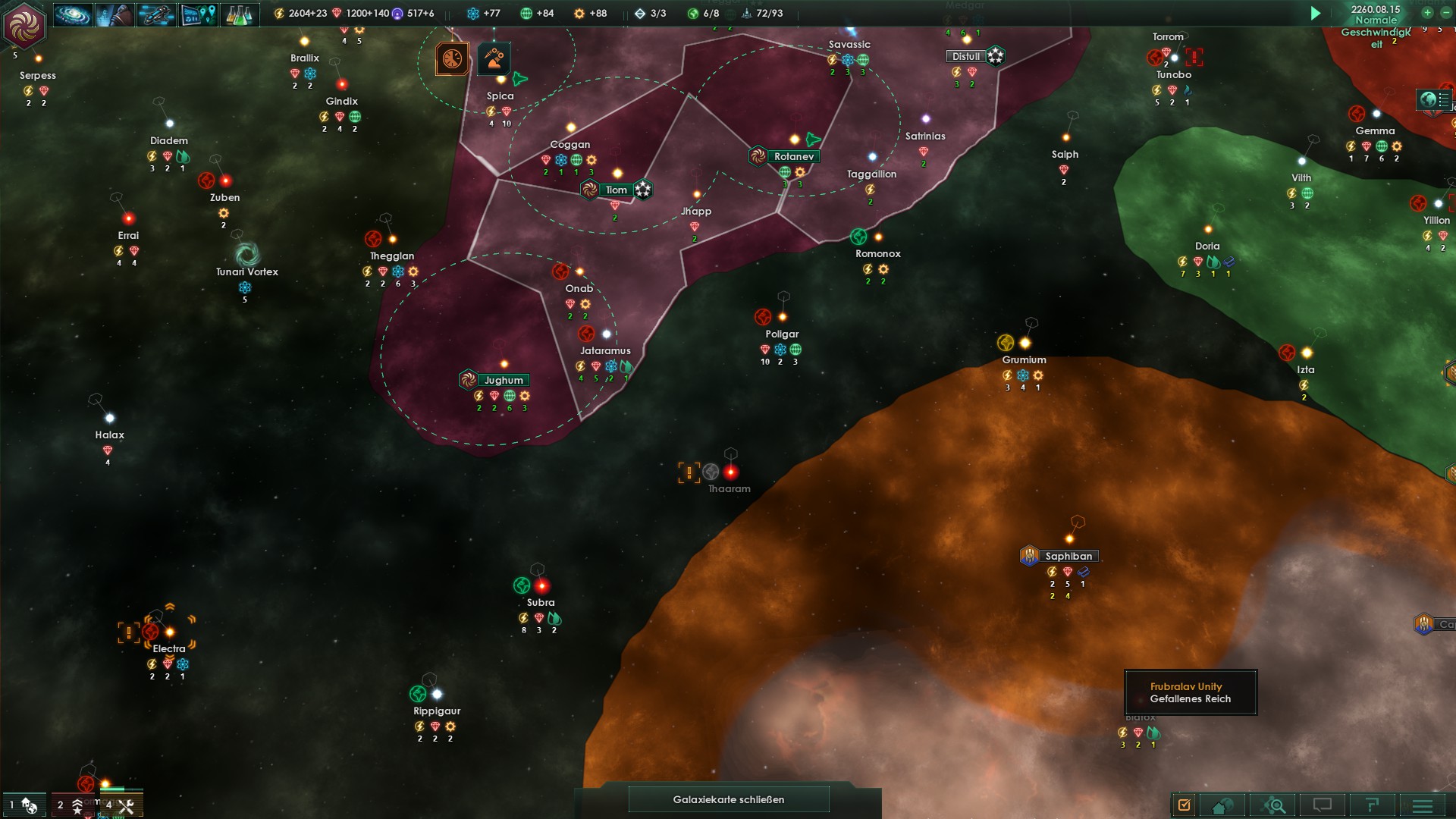The width and height of the screenshot is (1456, 819).
Task: Open the orange robot-arm construction notification
Action: coord(494,59)
